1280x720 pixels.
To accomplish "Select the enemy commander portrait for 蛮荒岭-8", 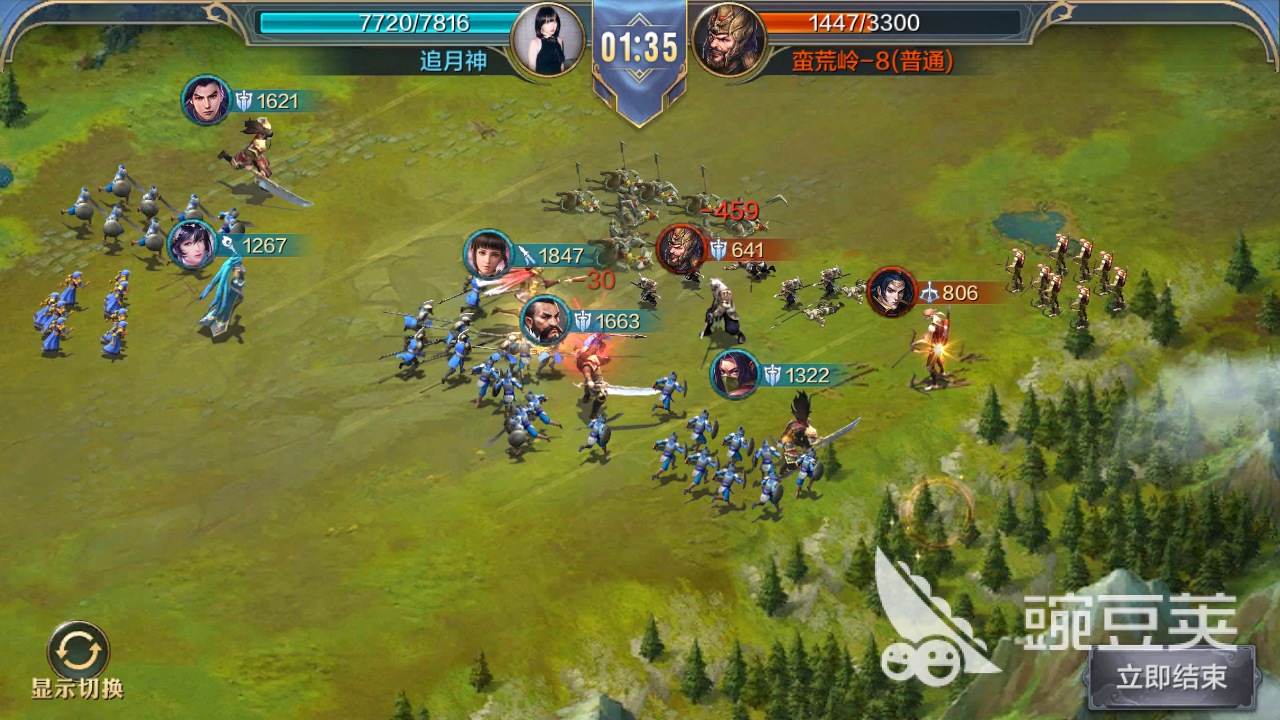I will coord(729,41).
